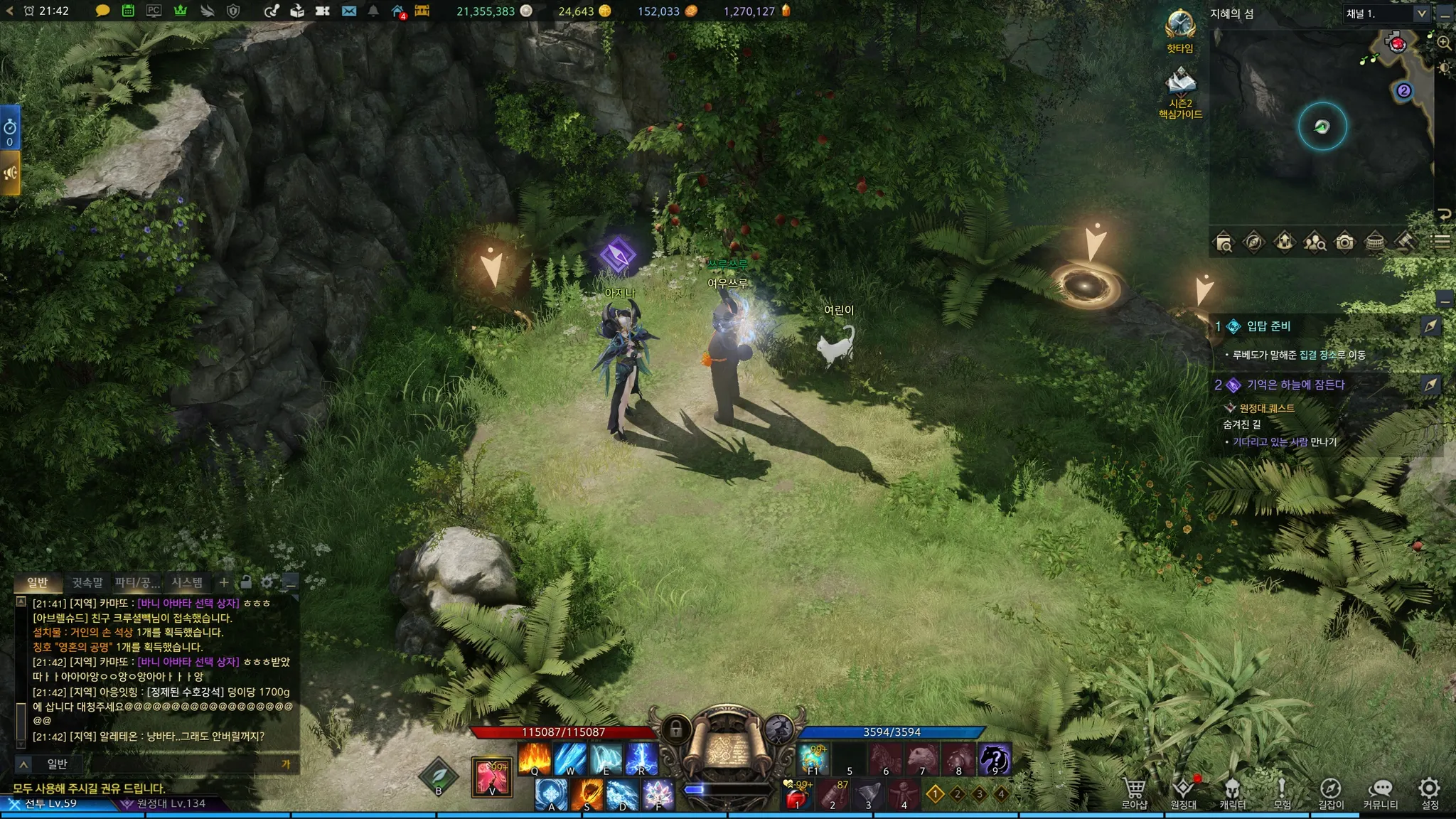Open chat settings gear icon

pyautogui.click(x=267, y=582)
